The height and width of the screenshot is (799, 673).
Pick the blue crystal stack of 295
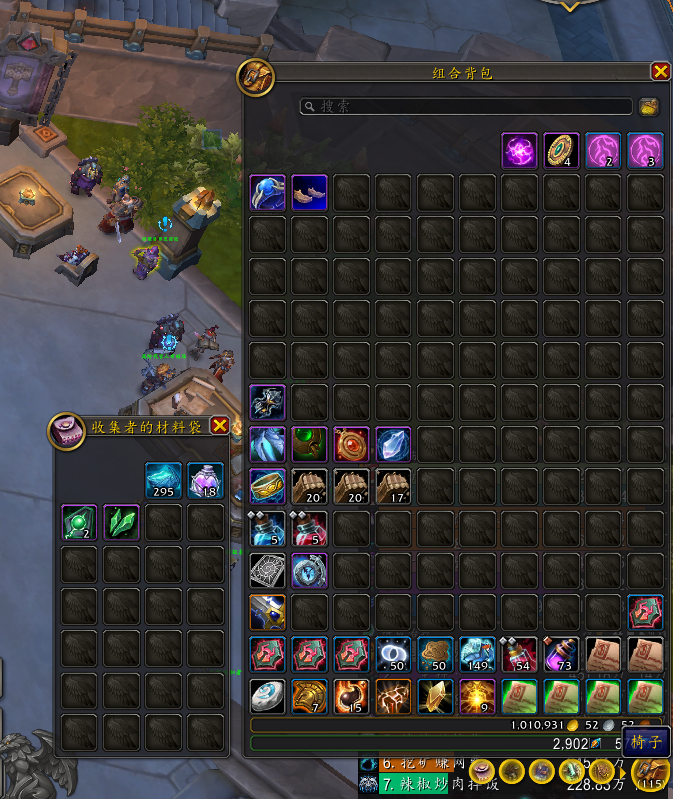click(x=163, y=480)
